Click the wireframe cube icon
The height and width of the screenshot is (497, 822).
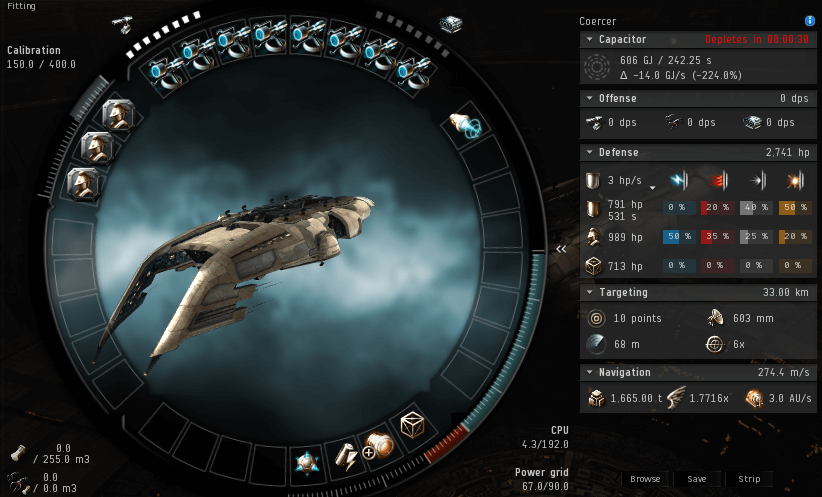pos(413,425)
